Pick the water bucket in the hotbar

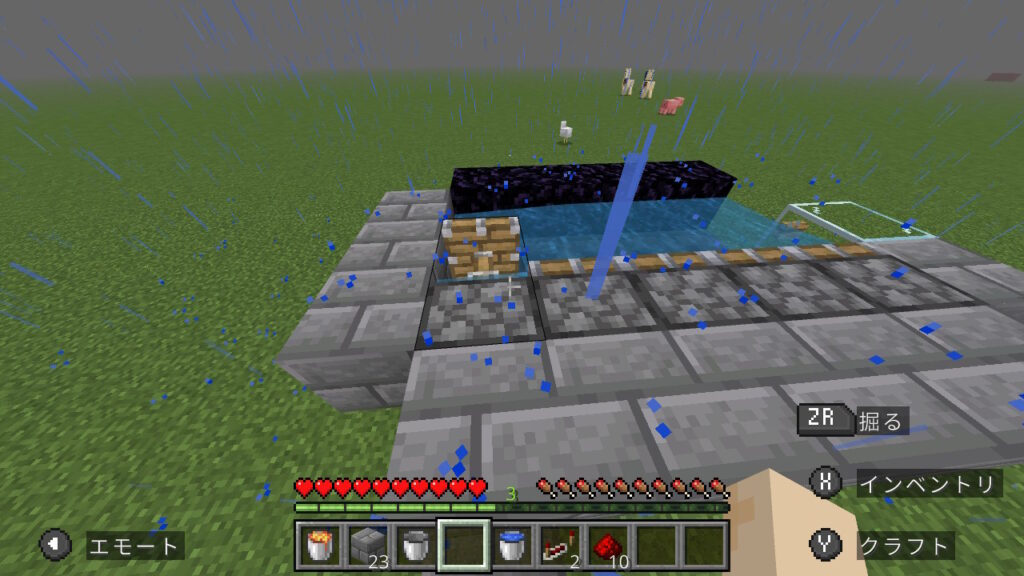(x=511, y=545)
